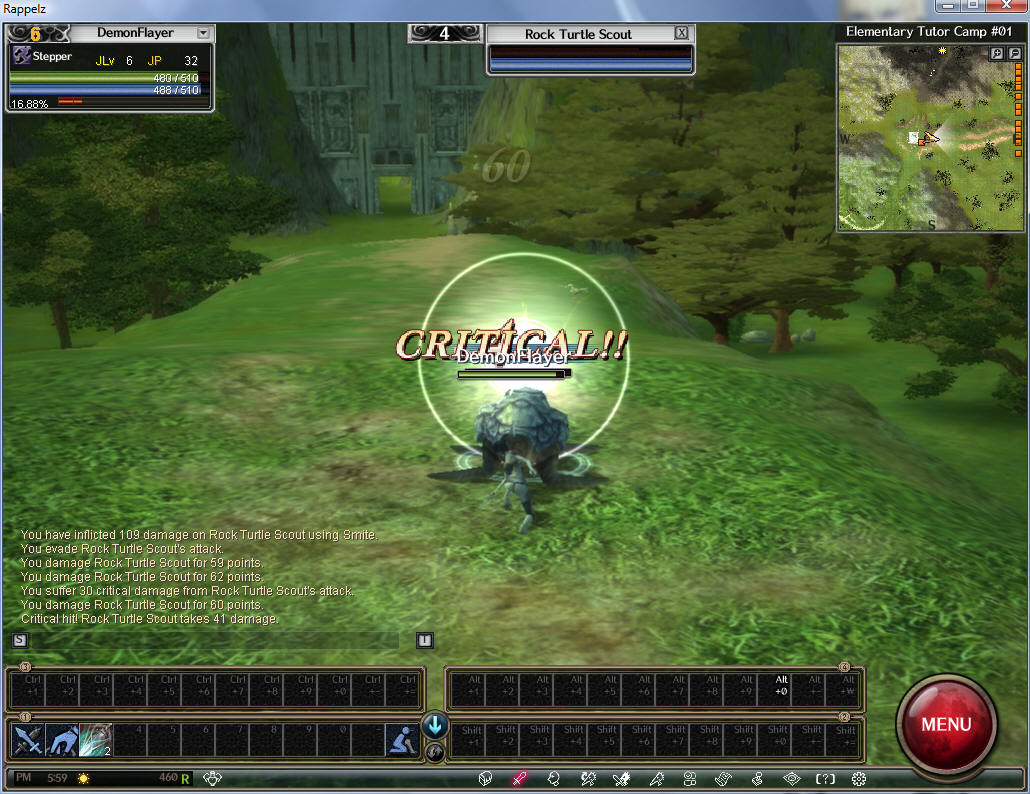Image resolution: width=1030 pixels, height=794 pixels.
Task: Close the Rock Turtle Scout target frame
Action: [x=681, y=33]
